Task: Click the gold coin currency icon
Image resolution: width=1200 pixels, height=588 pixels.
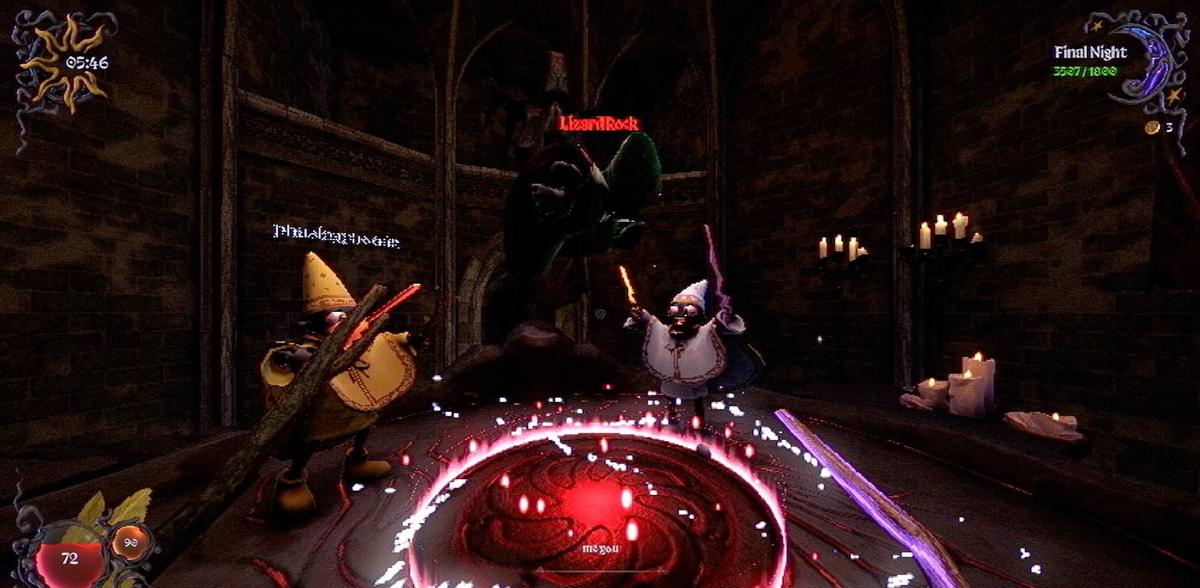Action: [x=1151, y=128]
